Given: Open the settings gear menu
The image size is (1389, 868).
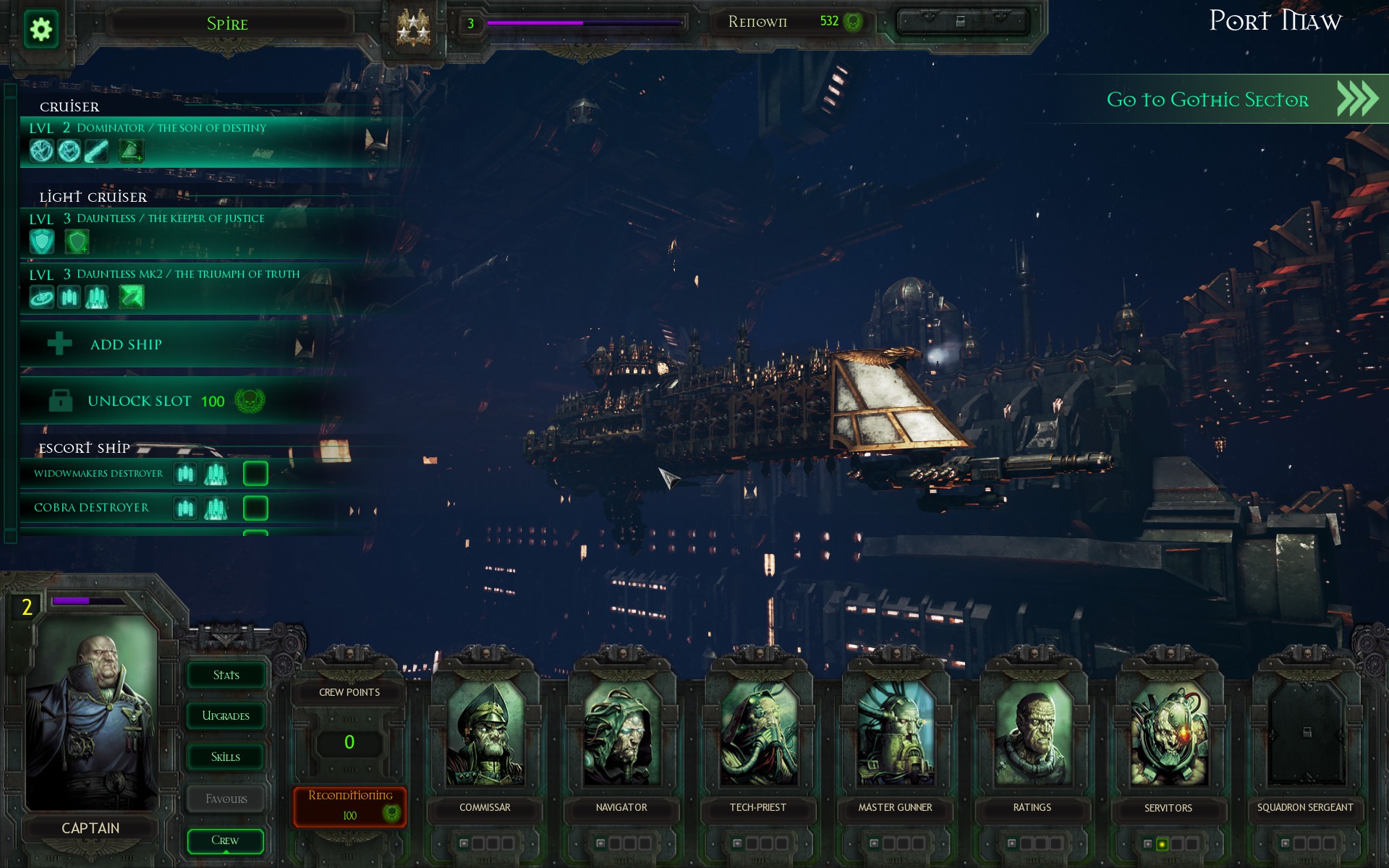Looking at the screenshot, I should coord(41,30).
